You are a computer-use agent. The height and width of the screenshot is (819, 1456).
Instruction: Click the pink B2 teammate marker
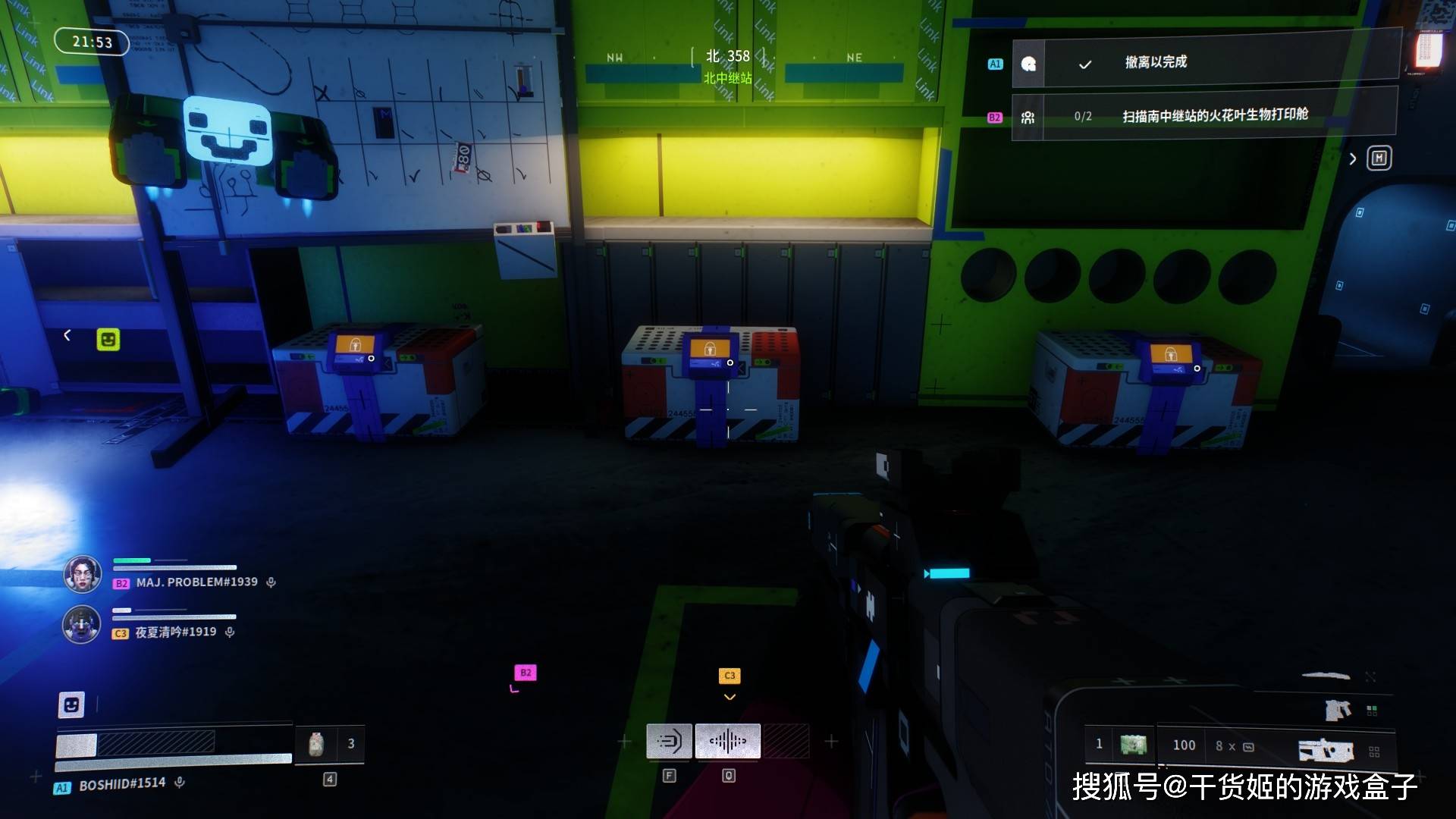[526, 673]
